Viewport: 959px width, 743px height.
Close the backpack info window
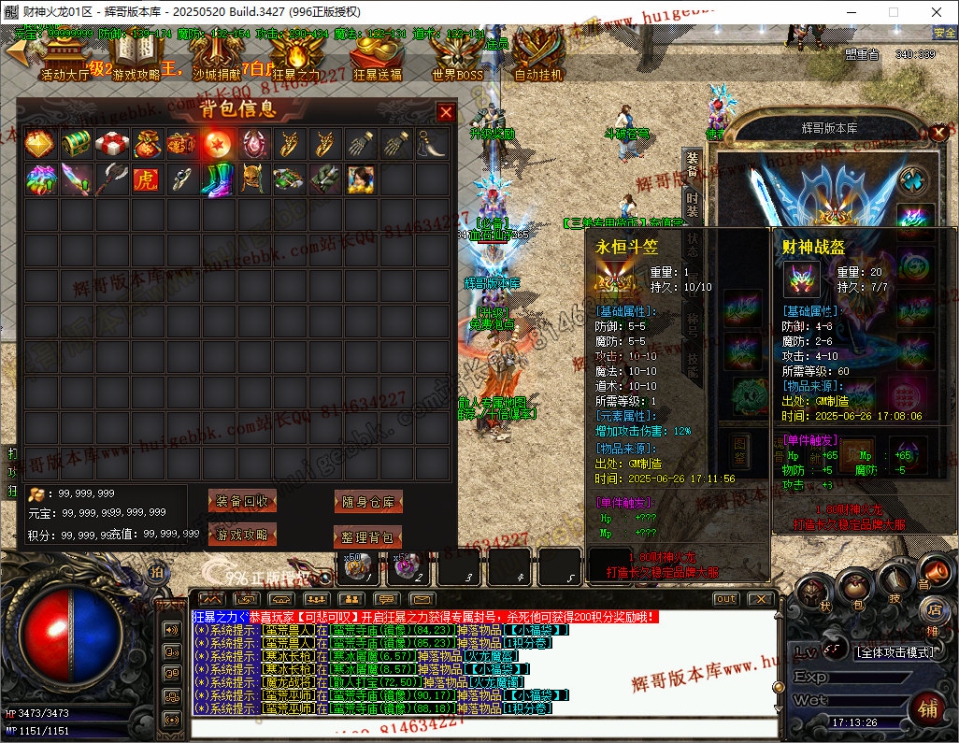(446, 112)
